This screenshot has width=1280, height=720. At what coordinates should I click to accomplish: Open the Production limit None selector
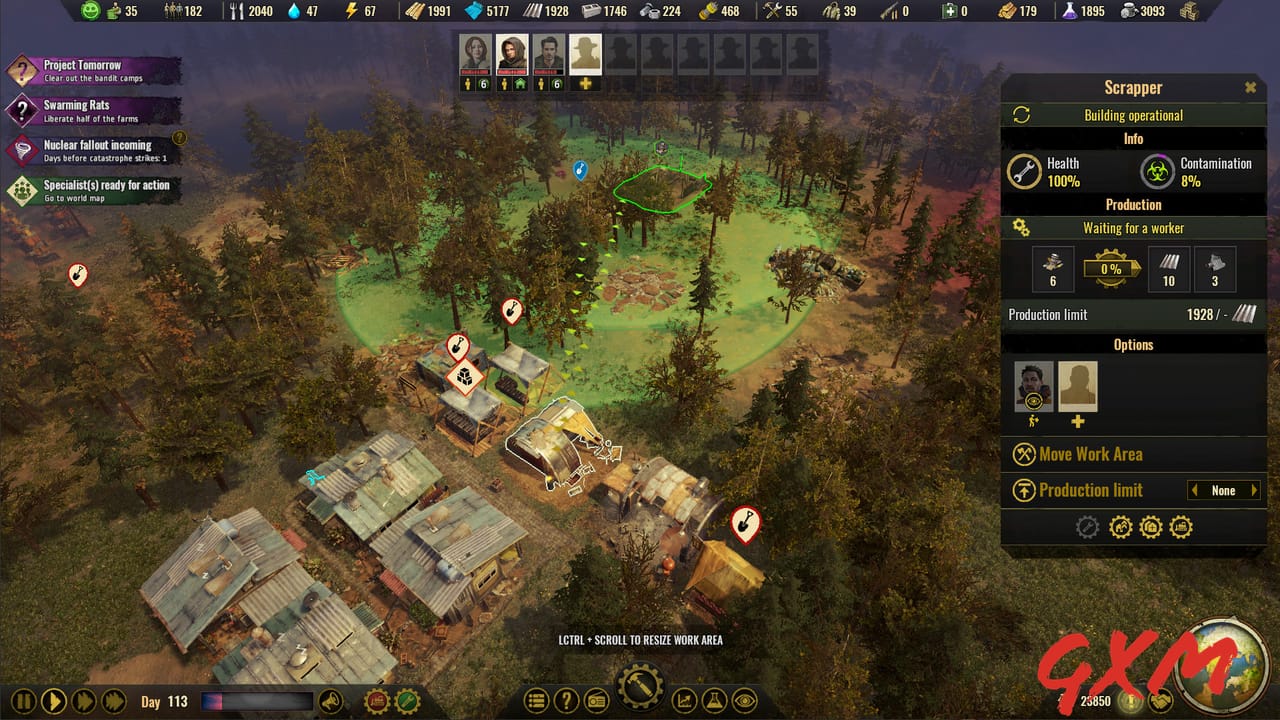pyautogui.click(x=1224, y=490)
